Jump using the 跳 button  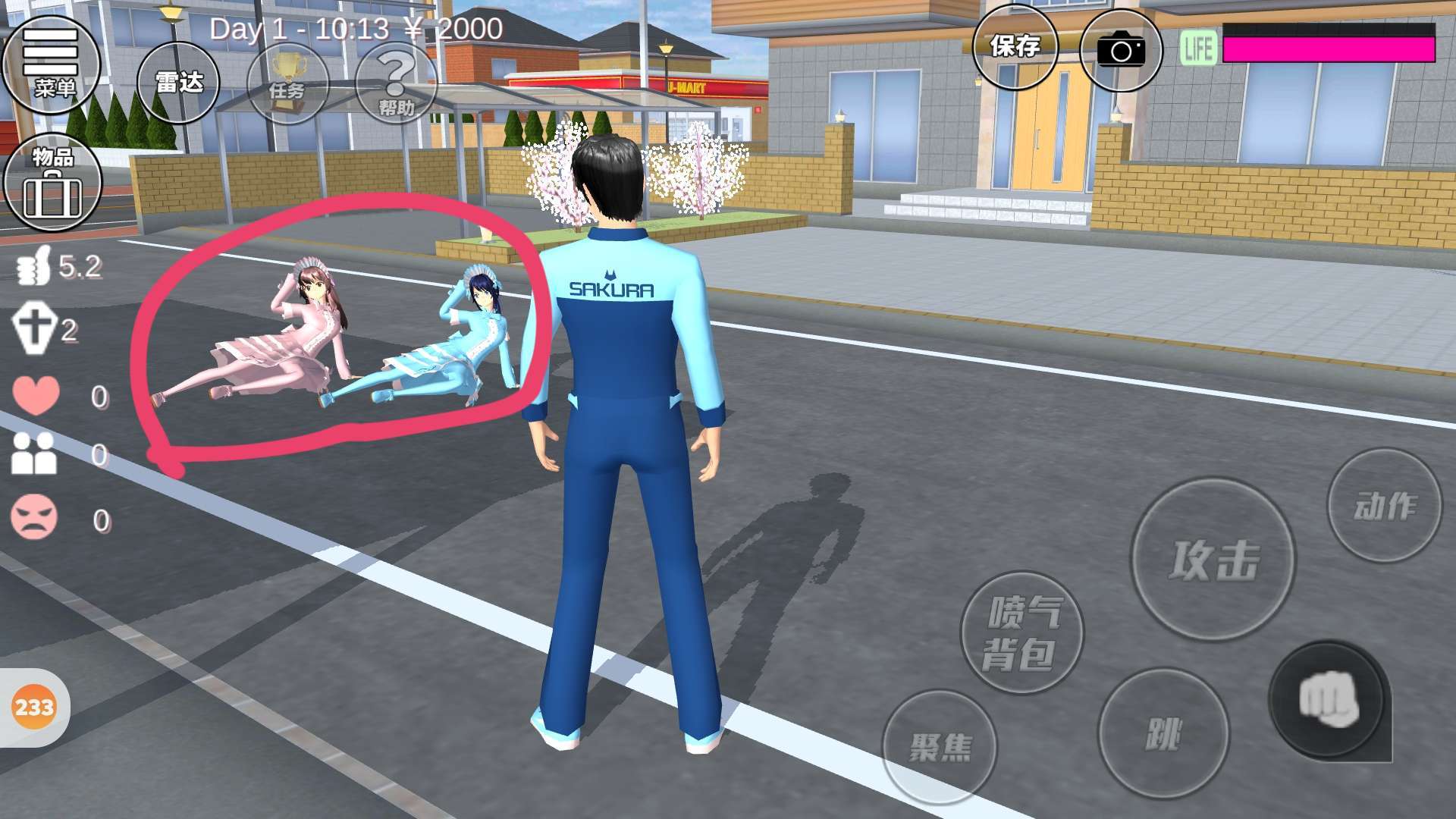(1163, 733)
